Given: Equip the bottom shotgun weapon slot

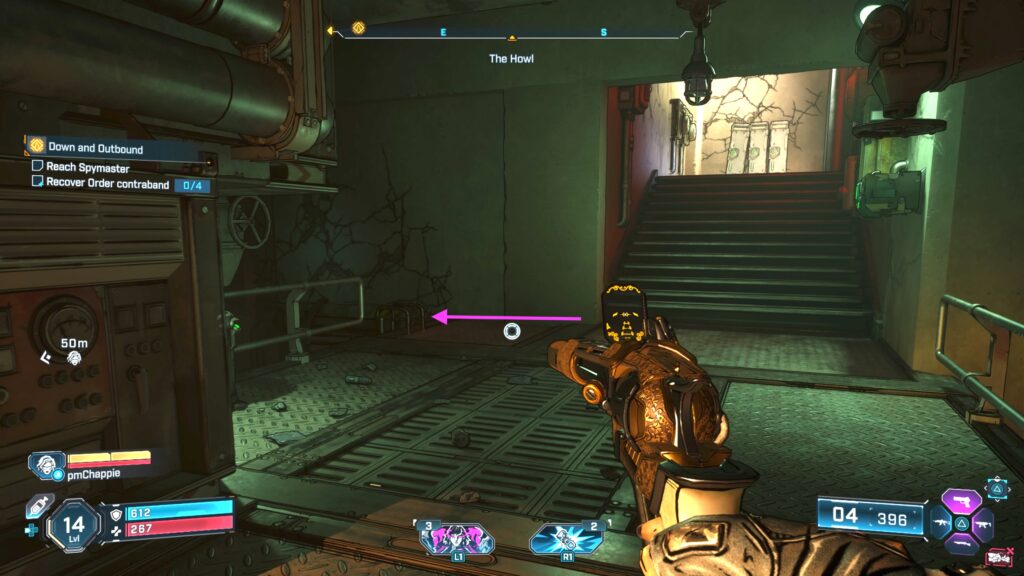Looking at the screenshot, I should click(962, 543).
